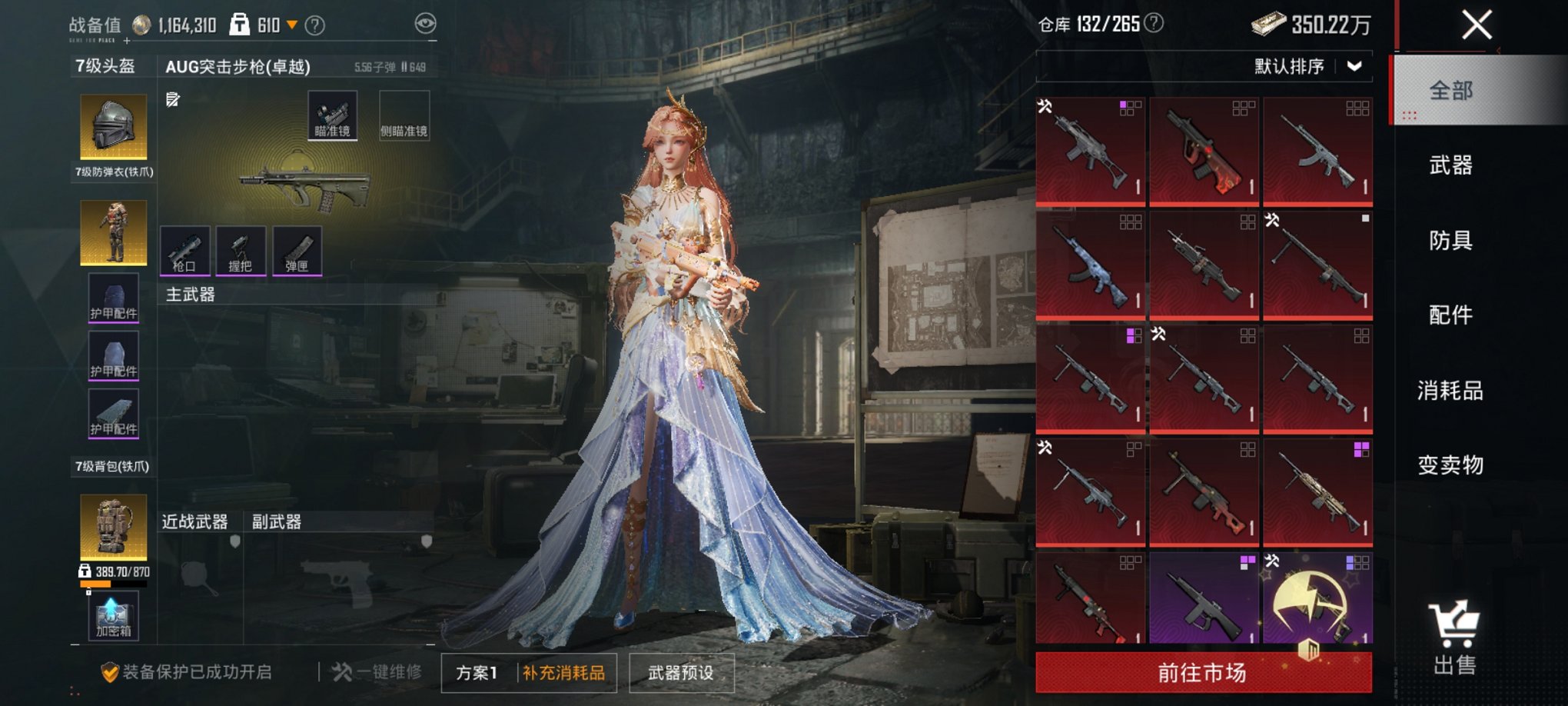1568x706 pixels.
Task: Go to market via 前往市场 button
Action: (1203, 673)
